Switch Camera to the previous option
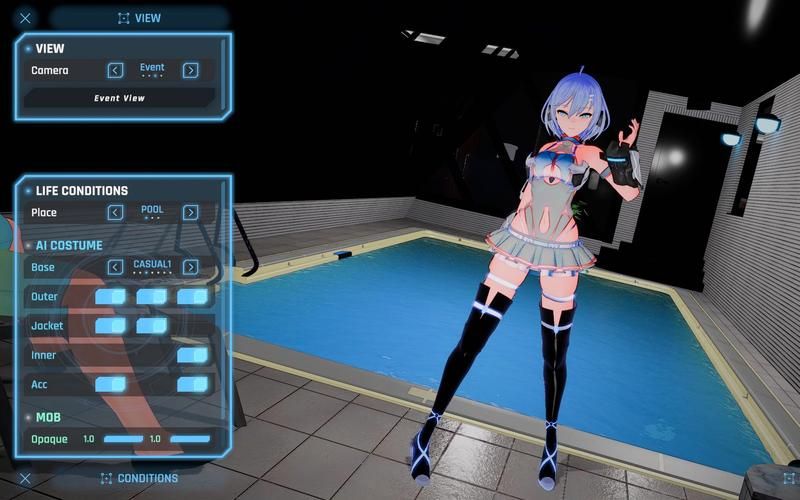The height and width of the screenshot is (500, 800). (116, 70)
